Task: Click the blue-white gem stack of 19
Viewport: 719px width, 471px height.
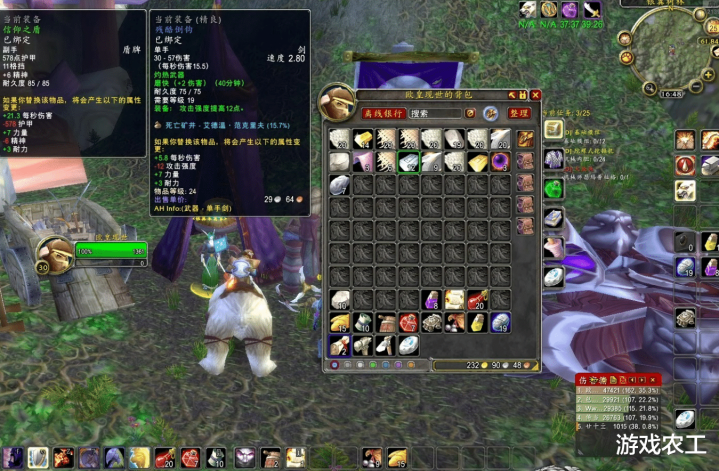Action: point(499,322)
